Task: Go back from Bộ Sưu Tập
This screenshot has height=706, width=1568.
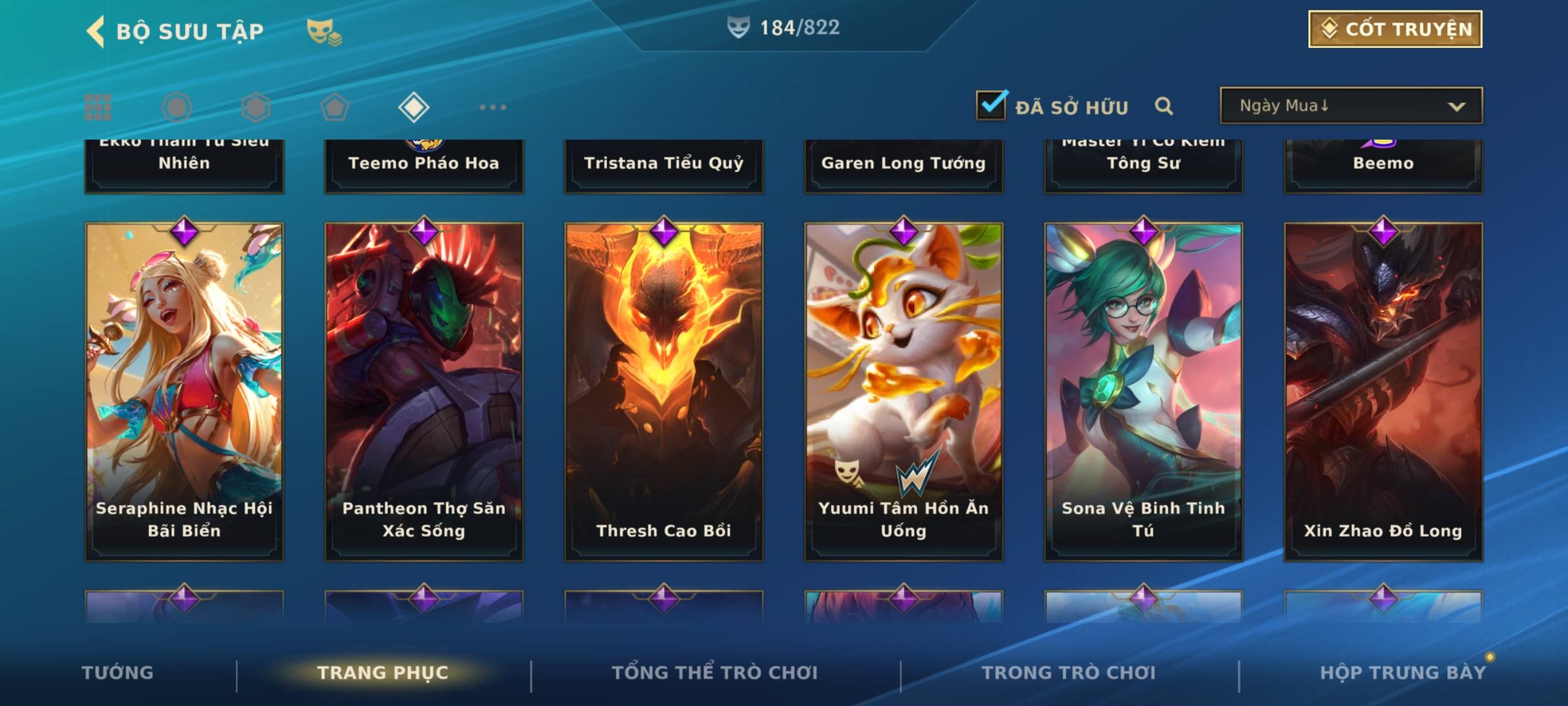Action: coord(96,31)
